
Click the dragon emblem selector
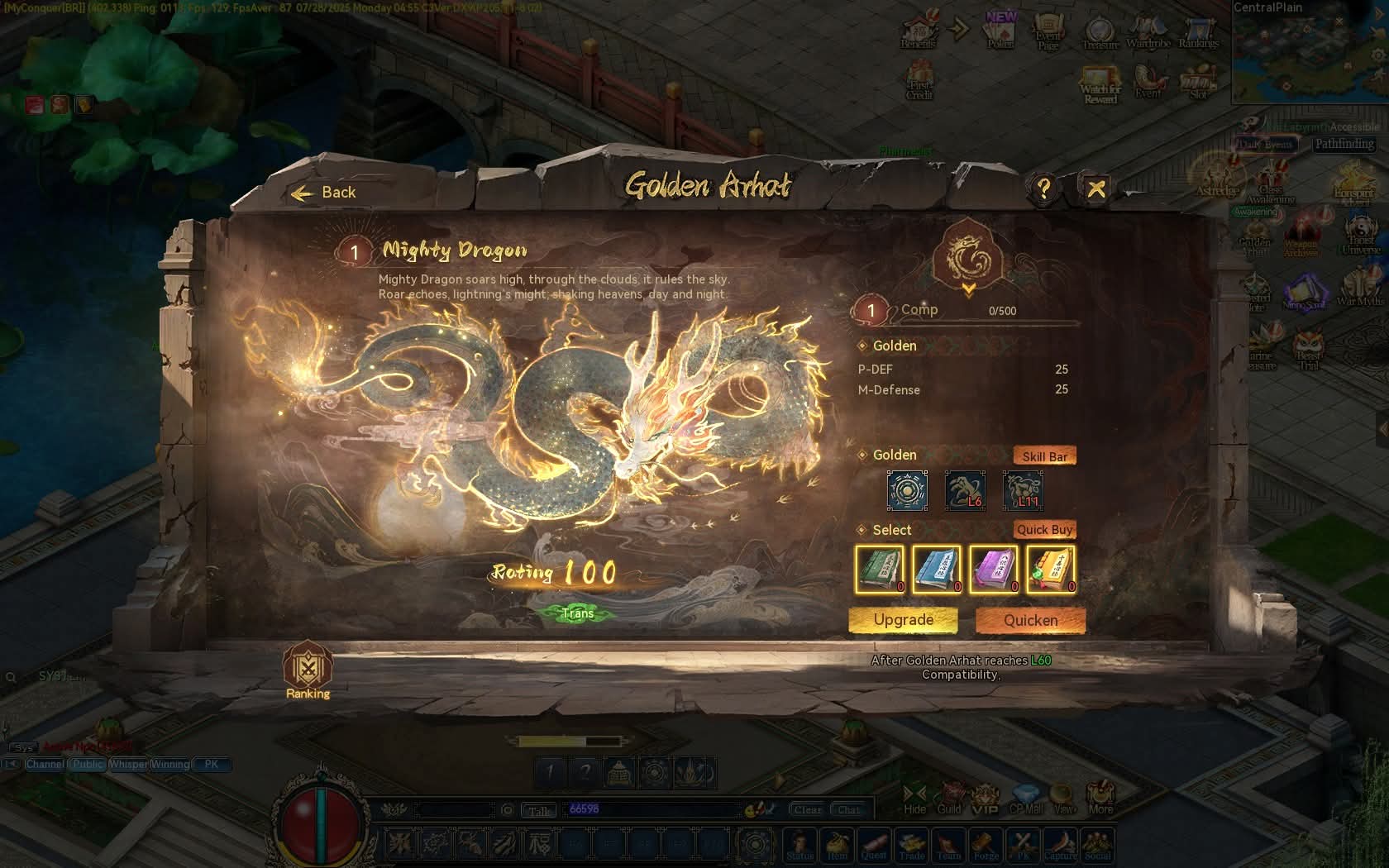(968, 258)
